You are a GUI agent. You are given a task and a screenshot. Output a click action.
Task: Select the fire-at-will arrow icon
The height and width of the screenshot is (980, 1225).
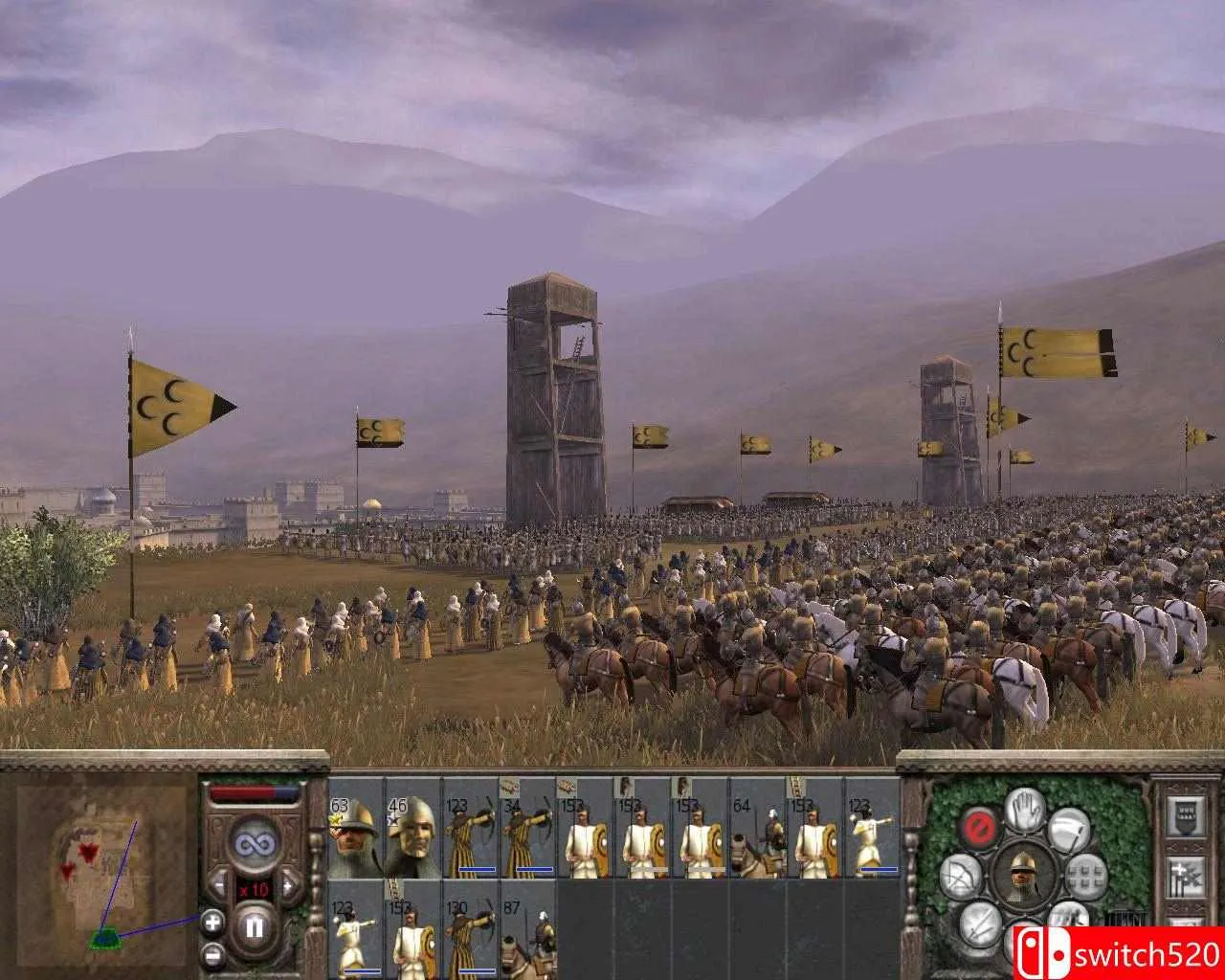coord(961,875)
